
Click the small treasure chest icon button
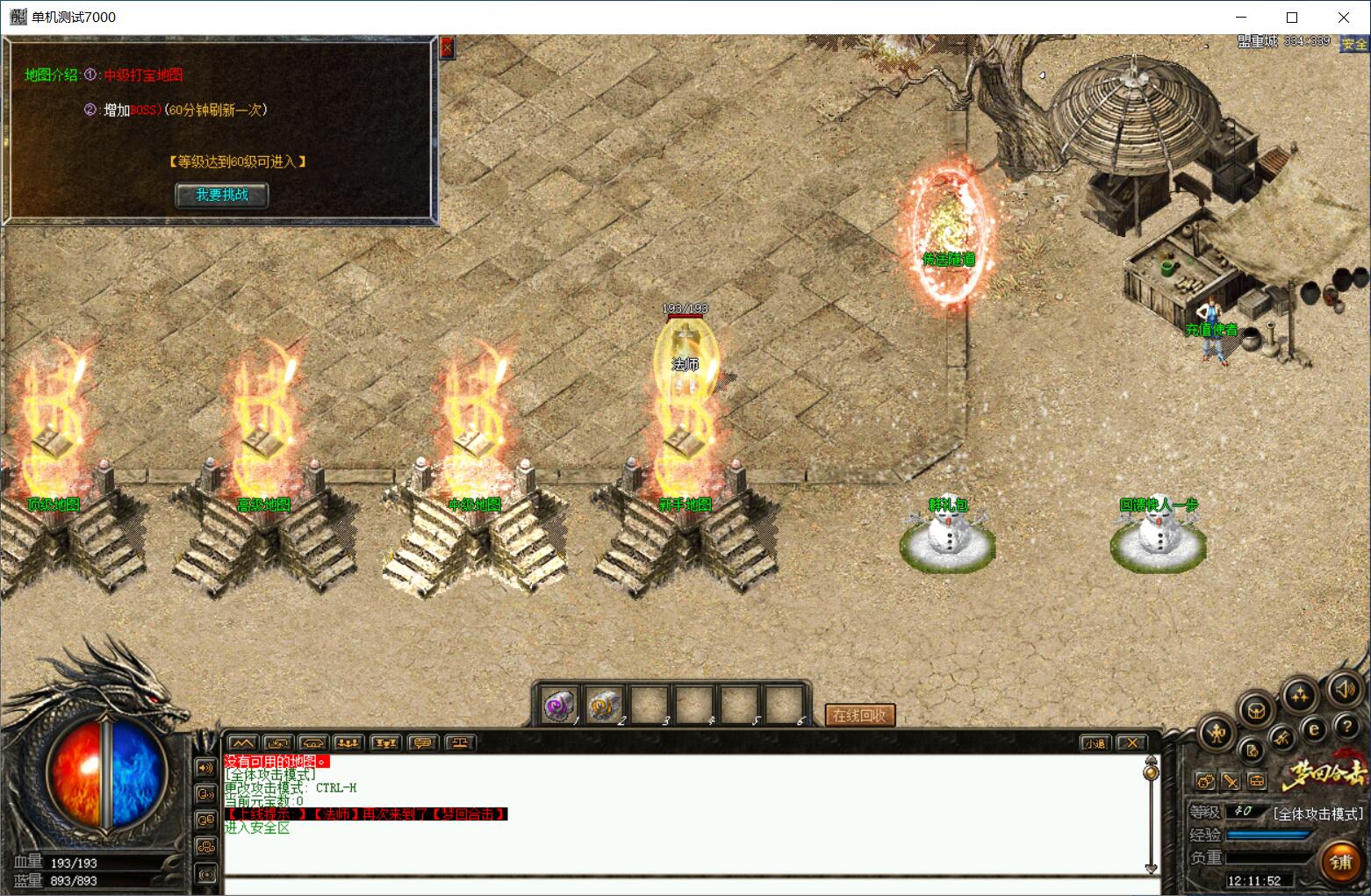click(1258, 780)
